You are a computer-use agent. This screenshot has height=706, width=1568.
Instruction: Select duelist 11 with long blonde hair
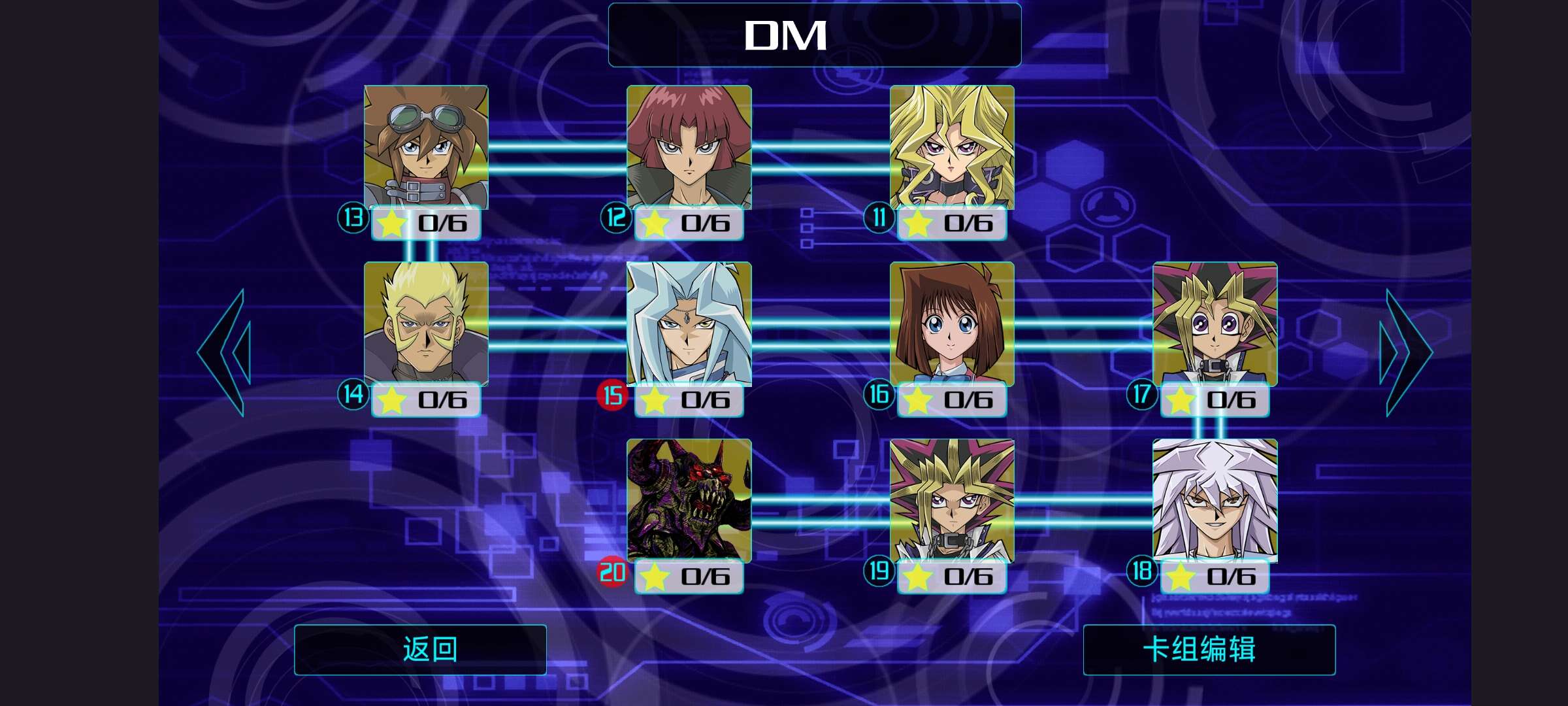(952, 148)
